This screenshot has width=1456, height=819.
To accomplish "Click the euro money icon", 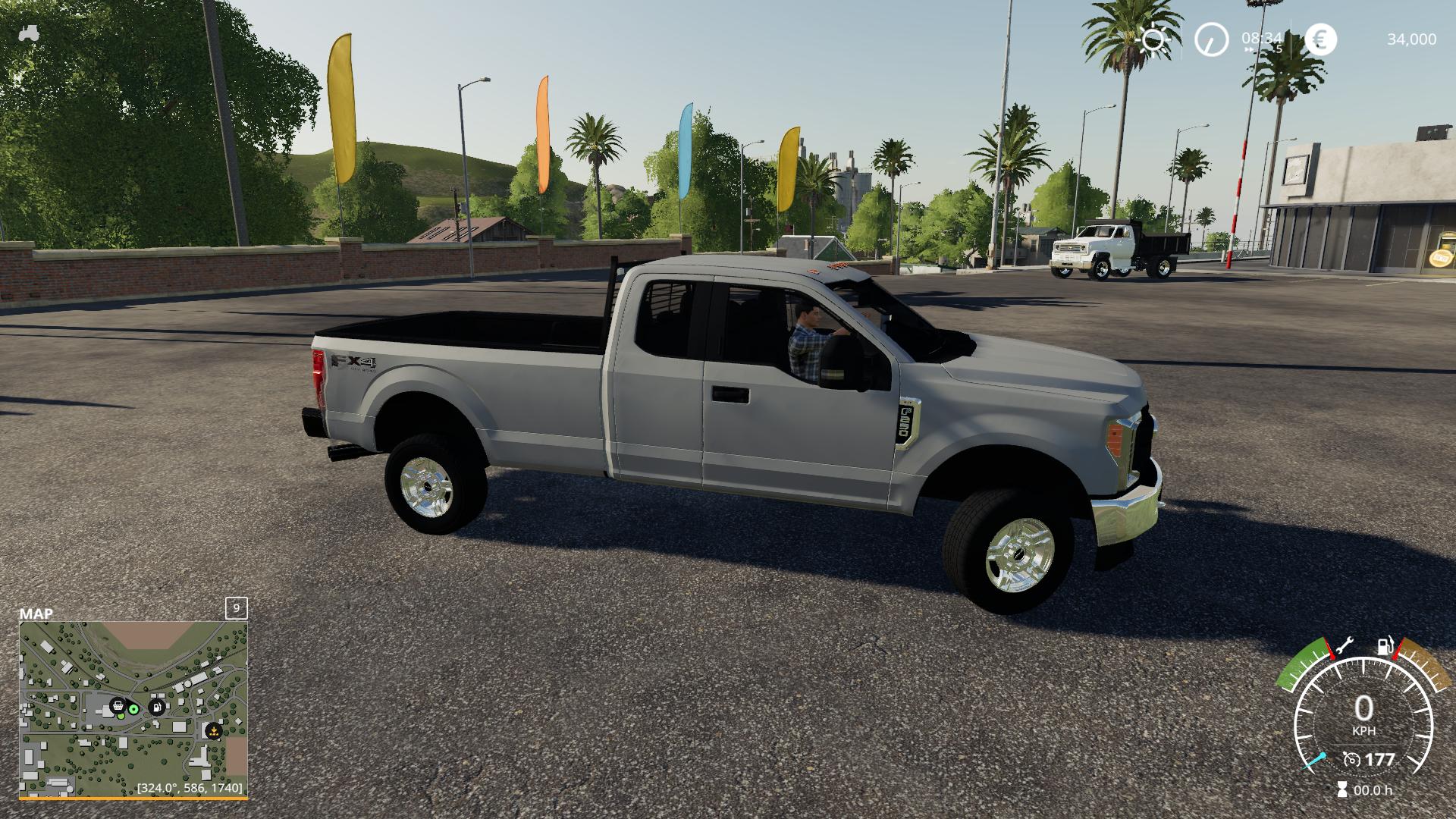I will (x=1321, y=39).
